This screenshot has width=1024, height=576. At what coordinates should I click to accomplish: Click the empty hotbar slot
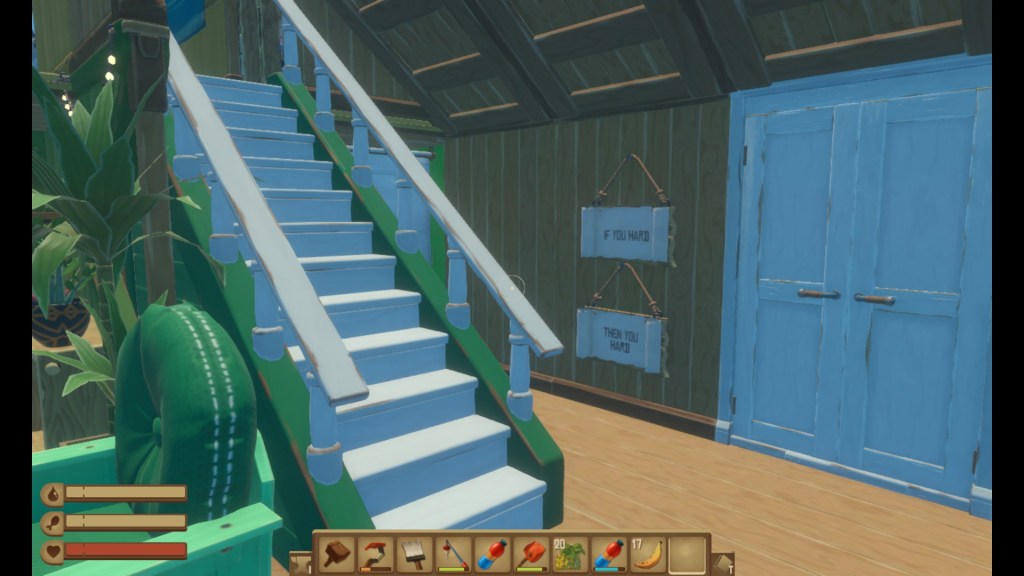[687, 553]
